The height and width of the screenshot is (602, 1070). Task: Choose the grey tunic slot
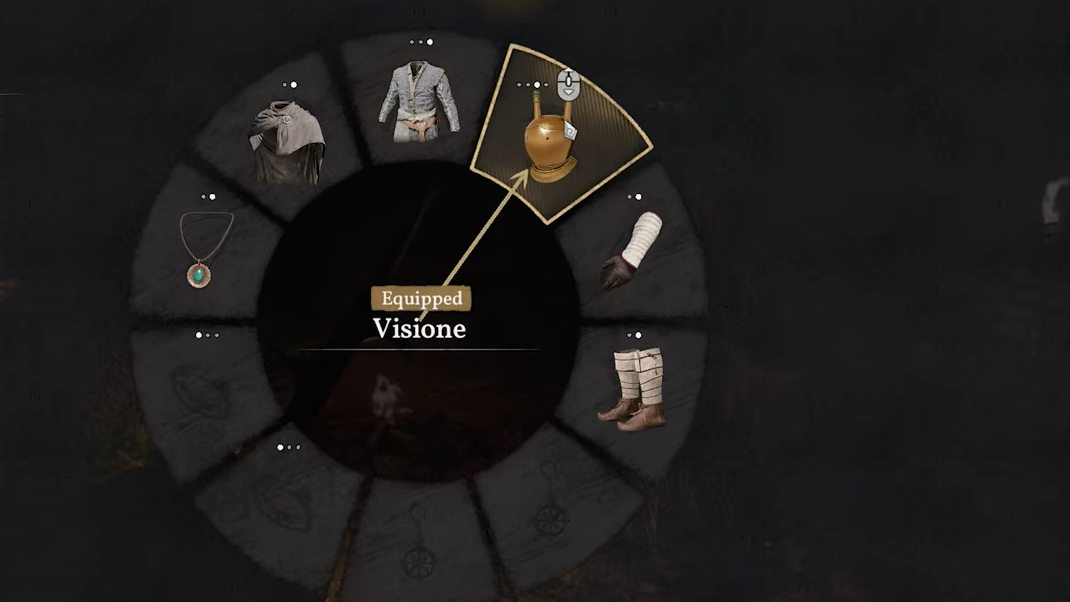coord(419,103)
